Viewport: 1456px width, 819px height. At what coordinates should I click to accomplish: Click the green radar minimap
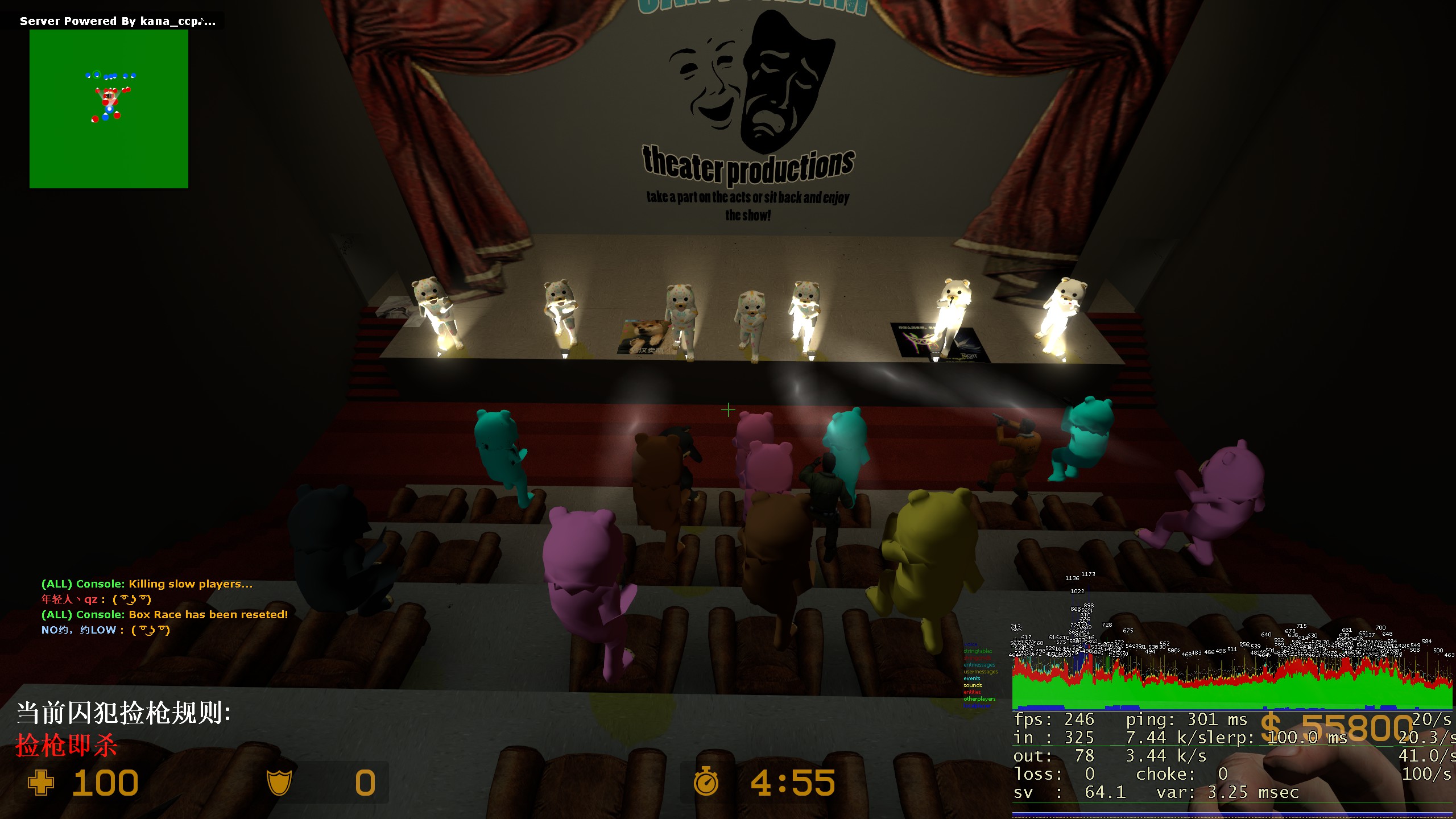[109, 109]
